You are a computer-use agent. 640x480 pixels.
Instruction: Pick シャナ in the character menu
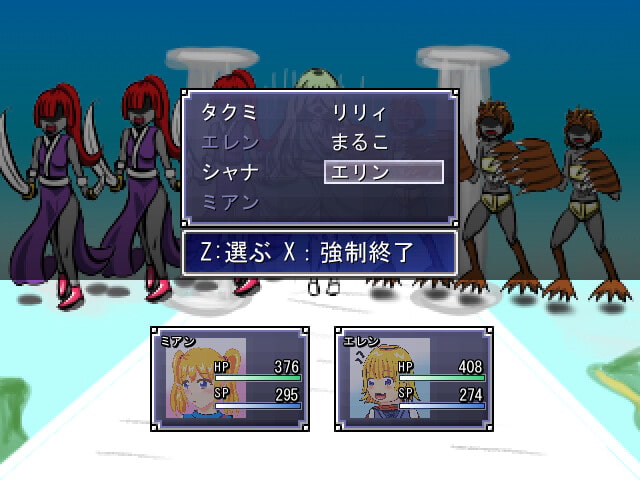tap(230, 172)
